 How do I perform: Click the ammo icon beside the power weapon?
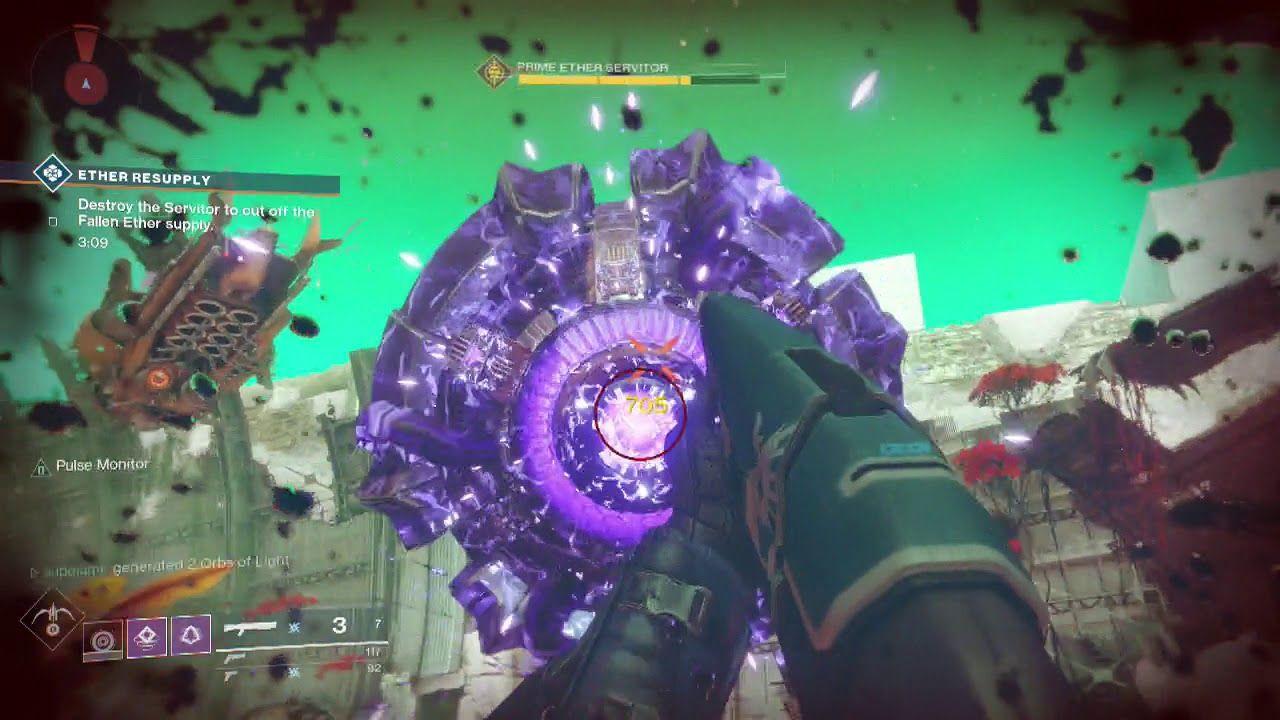pos(294,672)
